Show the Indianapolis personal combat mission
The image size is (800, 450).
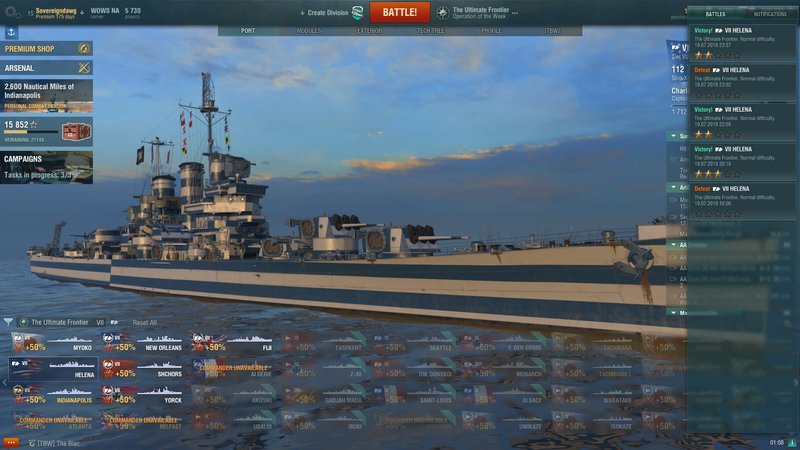(x=47, y=96)
